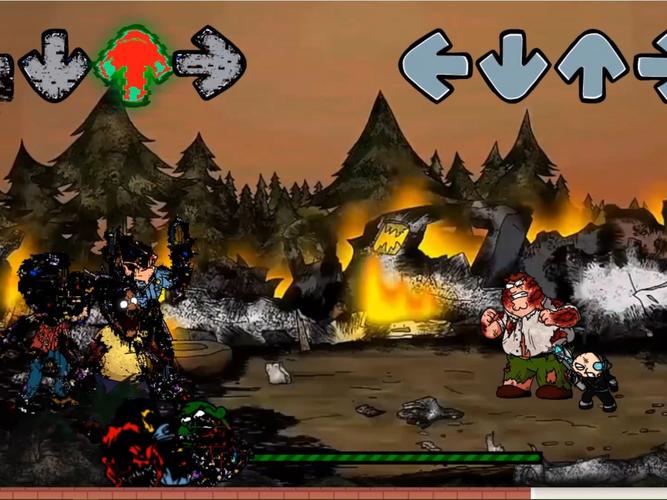Select the glowing red up arrow
The width and height of the screenshot is (667, 500).
pyautogui.click(x=133, y=65)
